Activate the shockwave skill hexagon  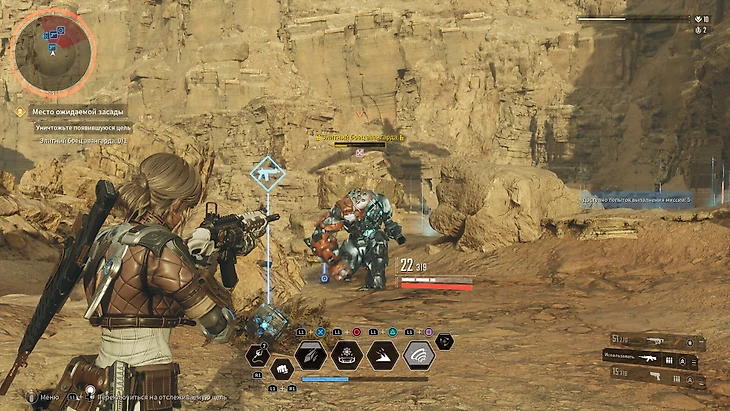419,354
